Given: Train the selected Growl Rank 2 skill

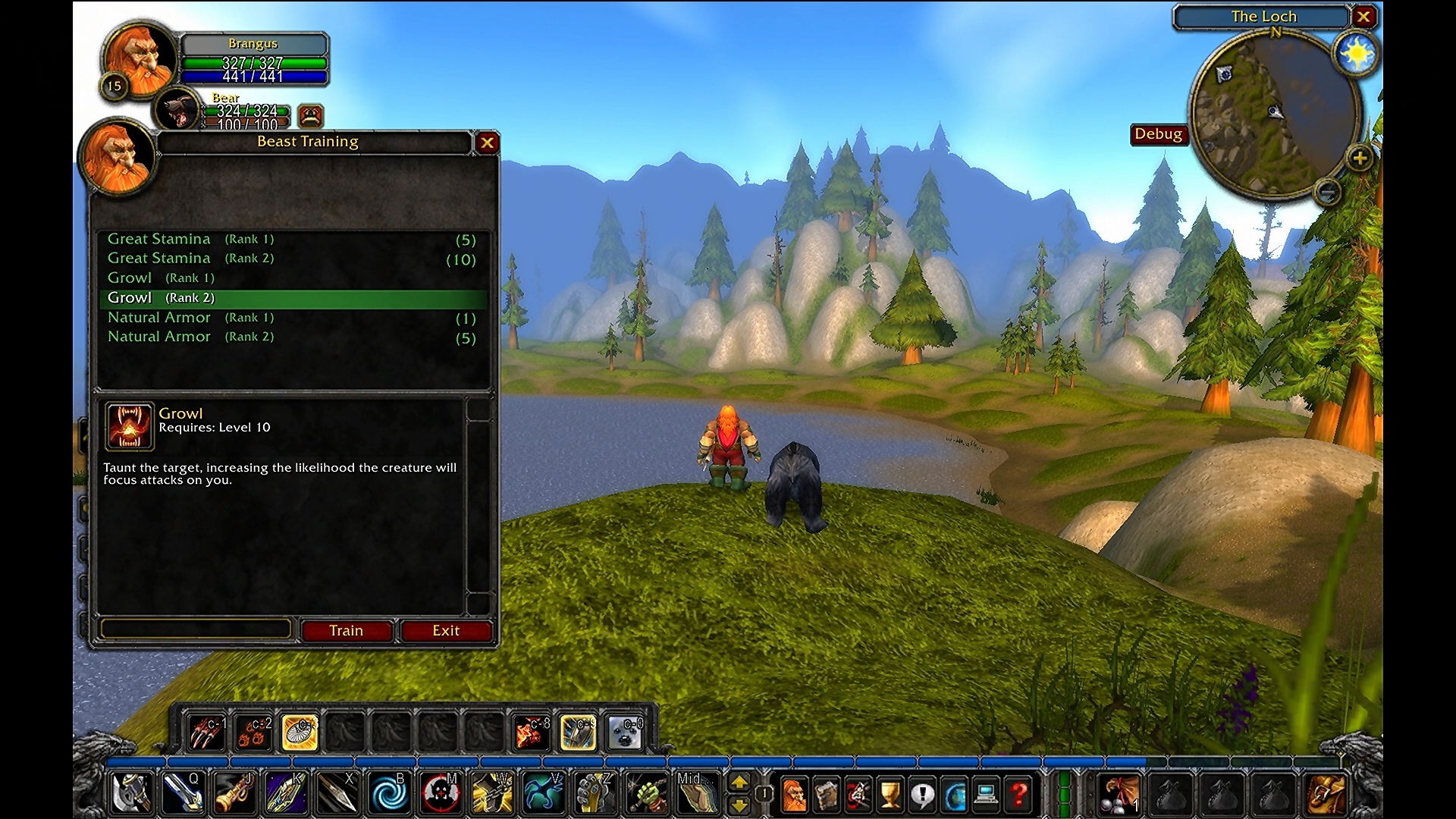Looking at the screenshot, I should (x=346, y=631).
